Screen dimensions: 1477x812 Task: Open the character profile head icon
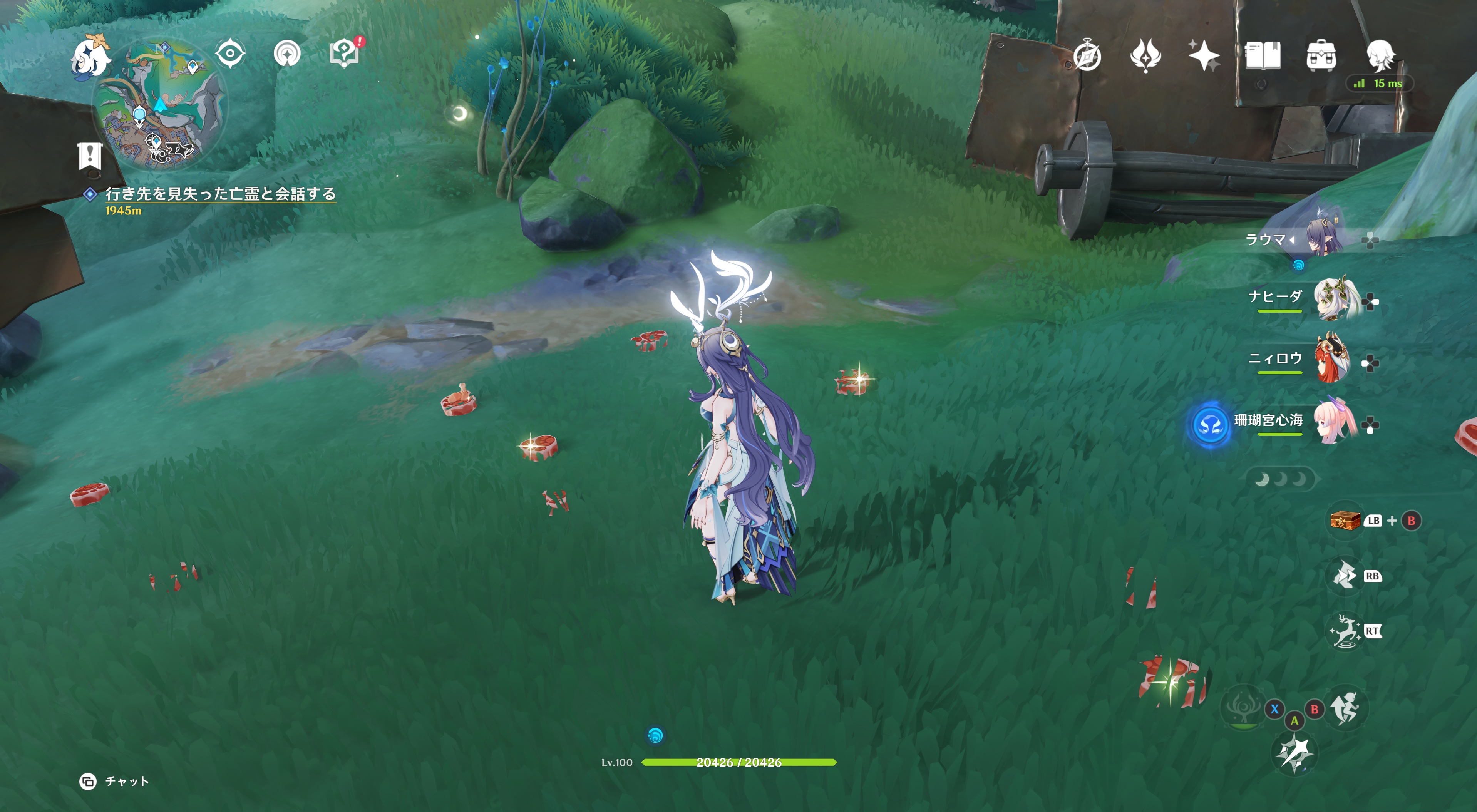click(x=1380, y=55)
